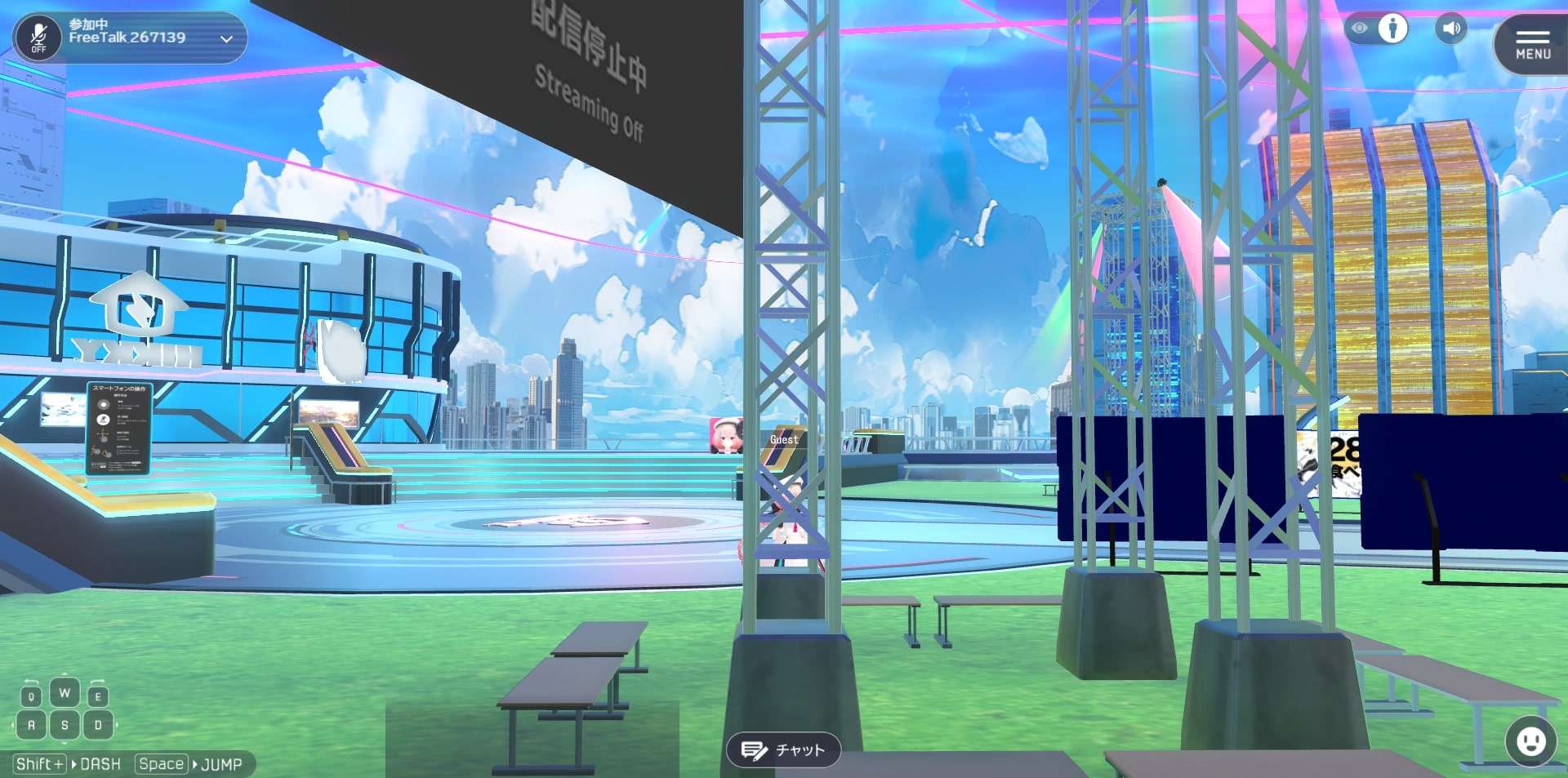Toggle the eye visibility indicator top right
Screen dimensions: 1568x778
tap(1360, 28)
